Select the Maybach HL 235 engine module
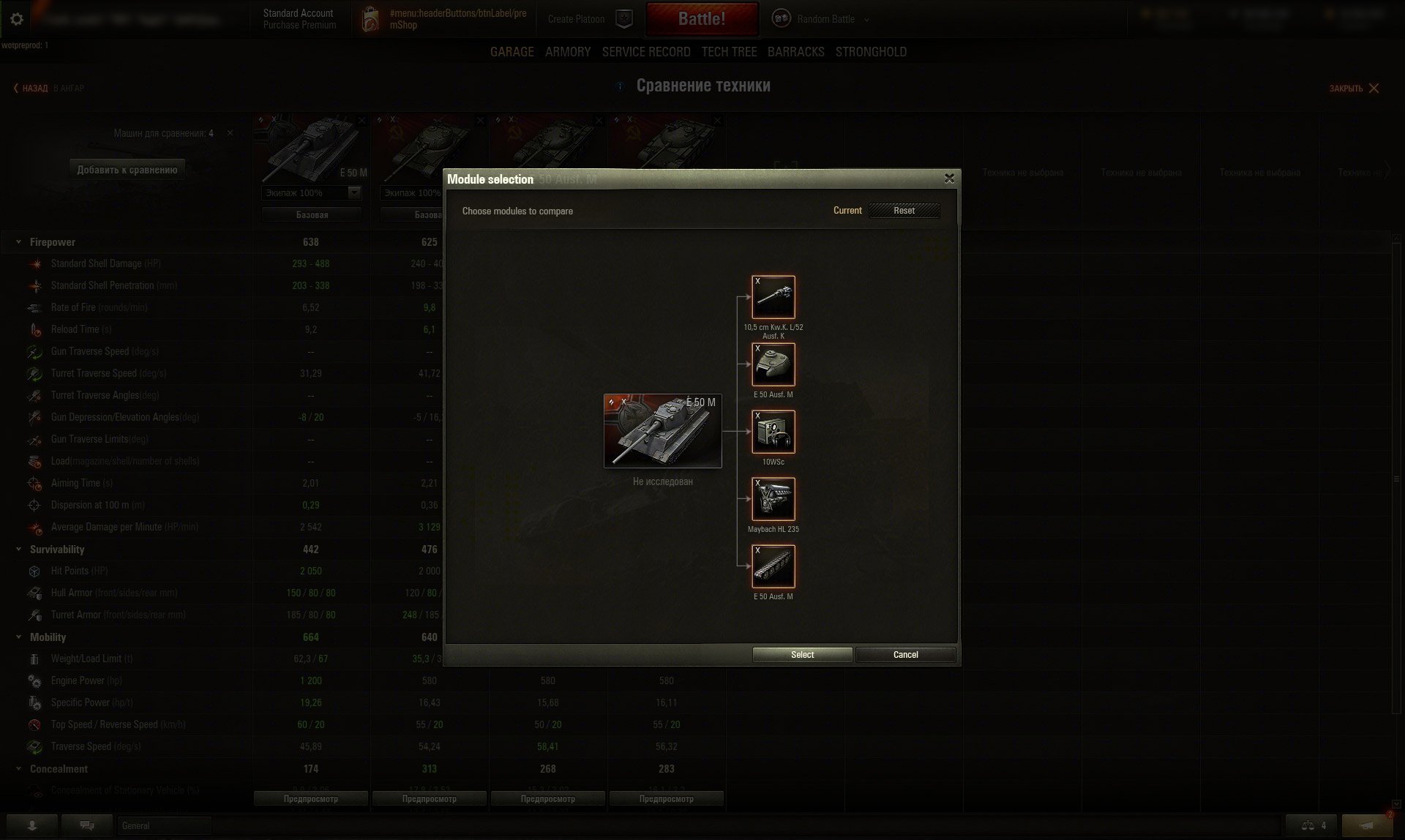 point(773,499)
